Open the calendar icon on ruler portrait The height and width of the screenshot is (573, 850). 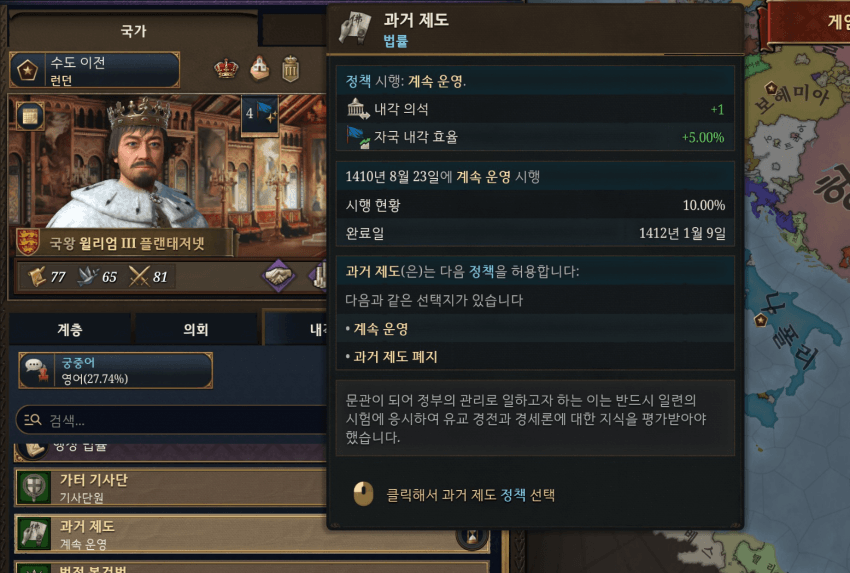tap(27, 114)
